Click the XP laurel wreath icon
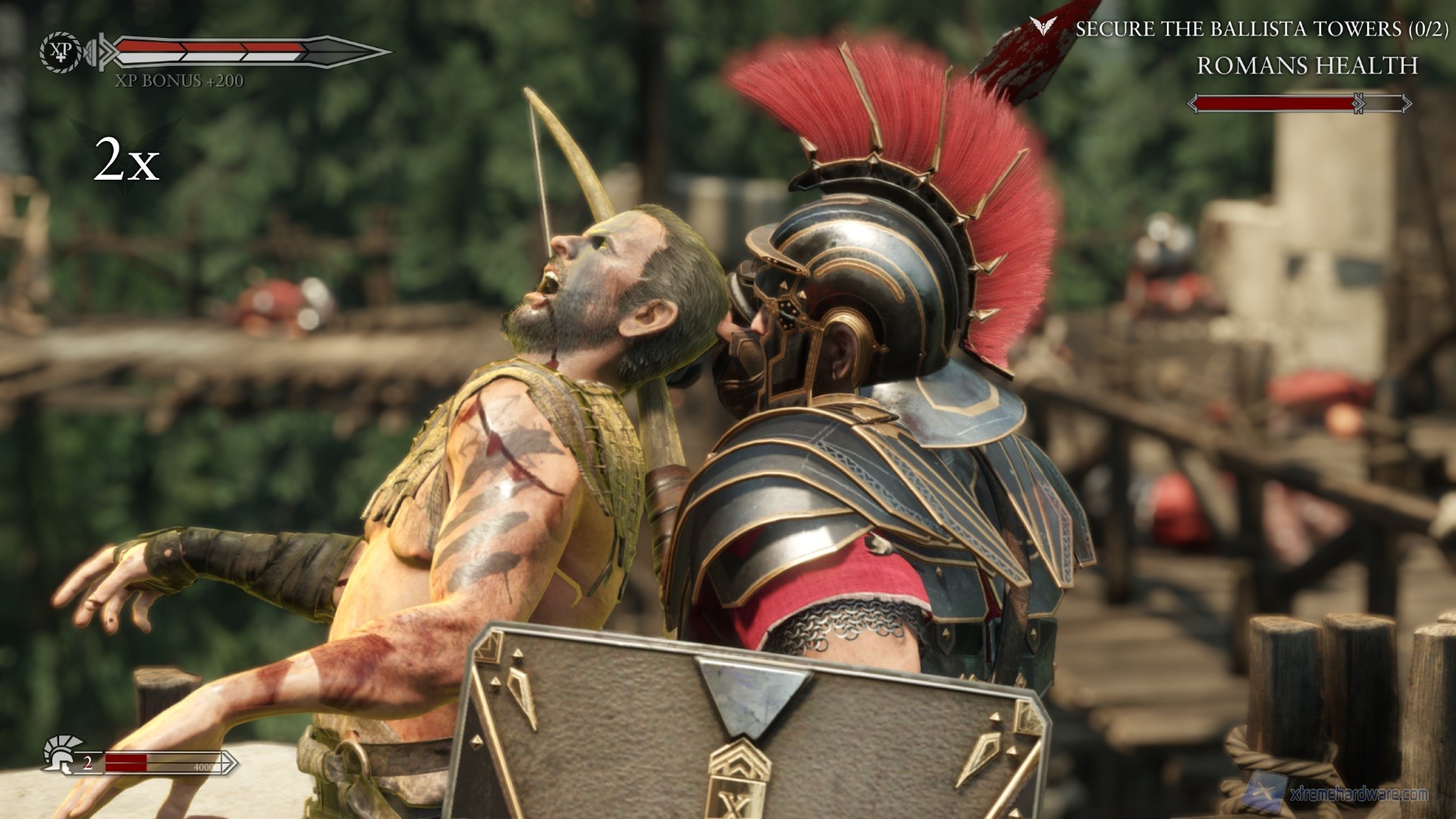The width and height of the screenshot is (1456, 819). coord(60,52)
